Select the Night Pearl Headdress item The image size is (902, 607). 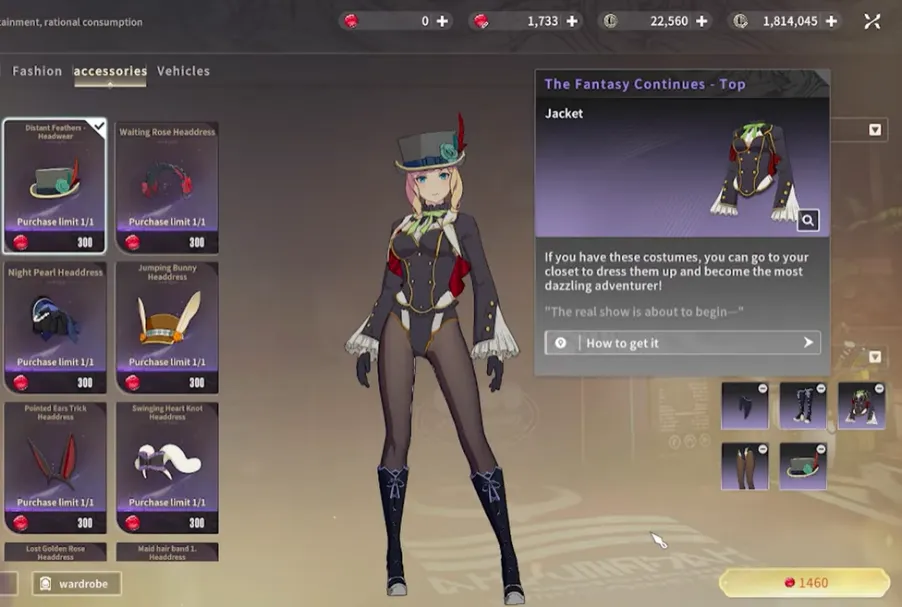click(x=55, y=326)
